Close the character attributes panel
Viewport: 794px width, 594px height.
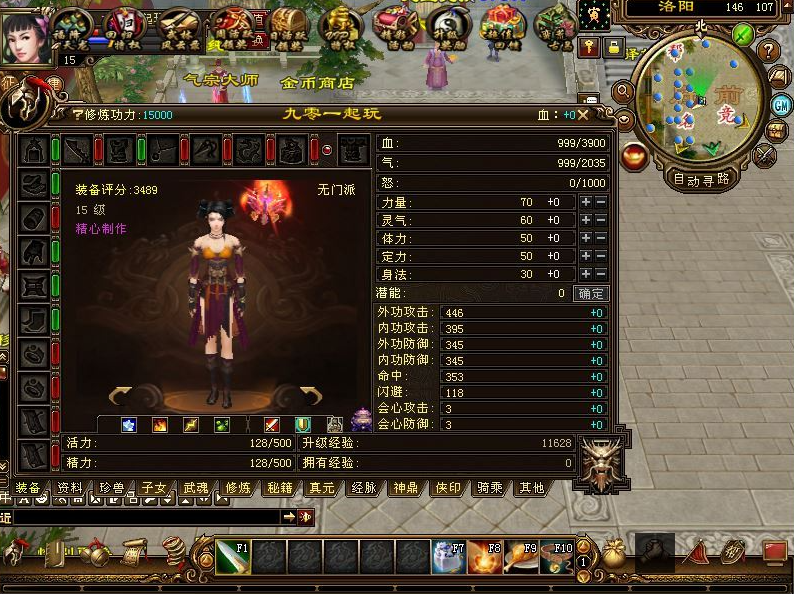tap(582, 115)
